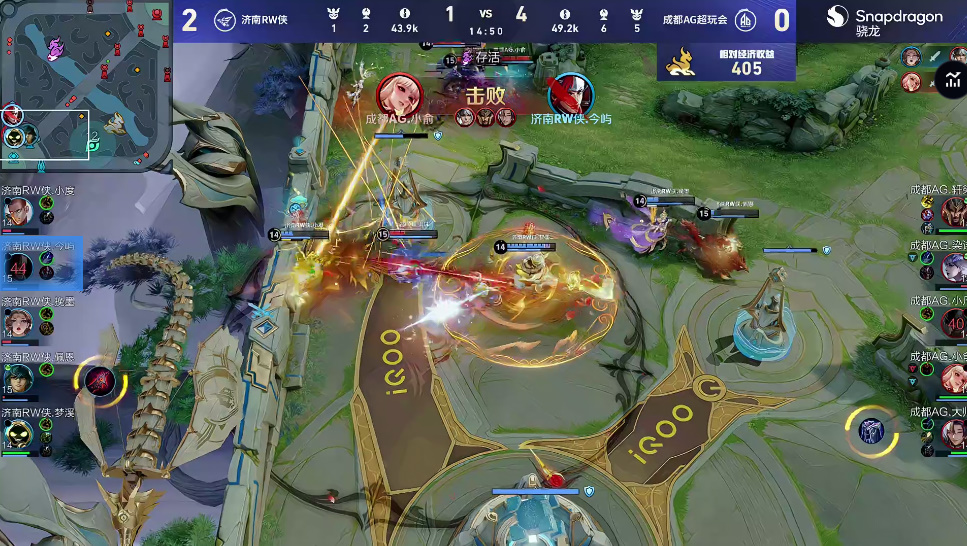This screenshot has width=967, height=546.
Task: Open the 相对经济收益 gold panel
Action: click(727, 62)
